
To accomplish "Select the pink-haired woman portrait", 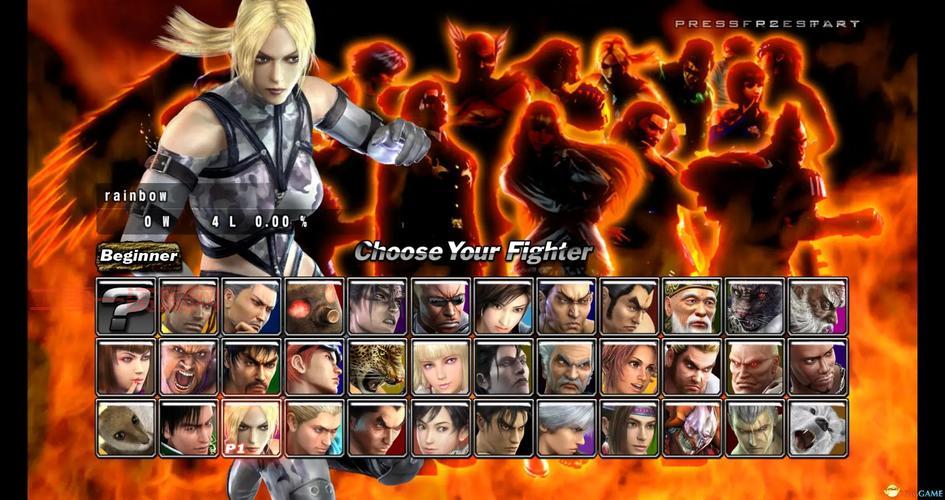I will point(629,367).
